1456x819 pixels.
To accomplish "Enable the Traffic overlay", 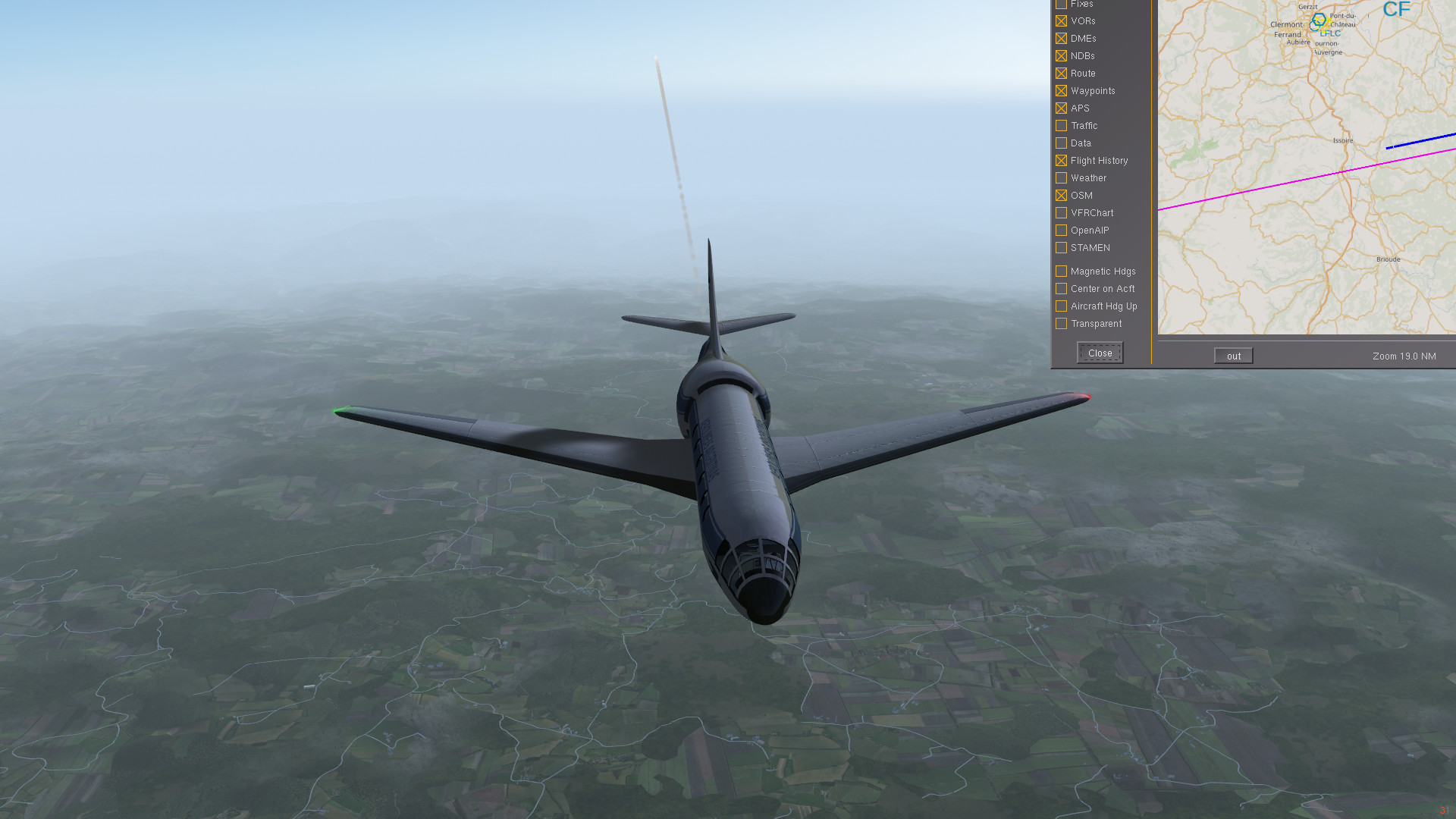I will coord(1061,125).
